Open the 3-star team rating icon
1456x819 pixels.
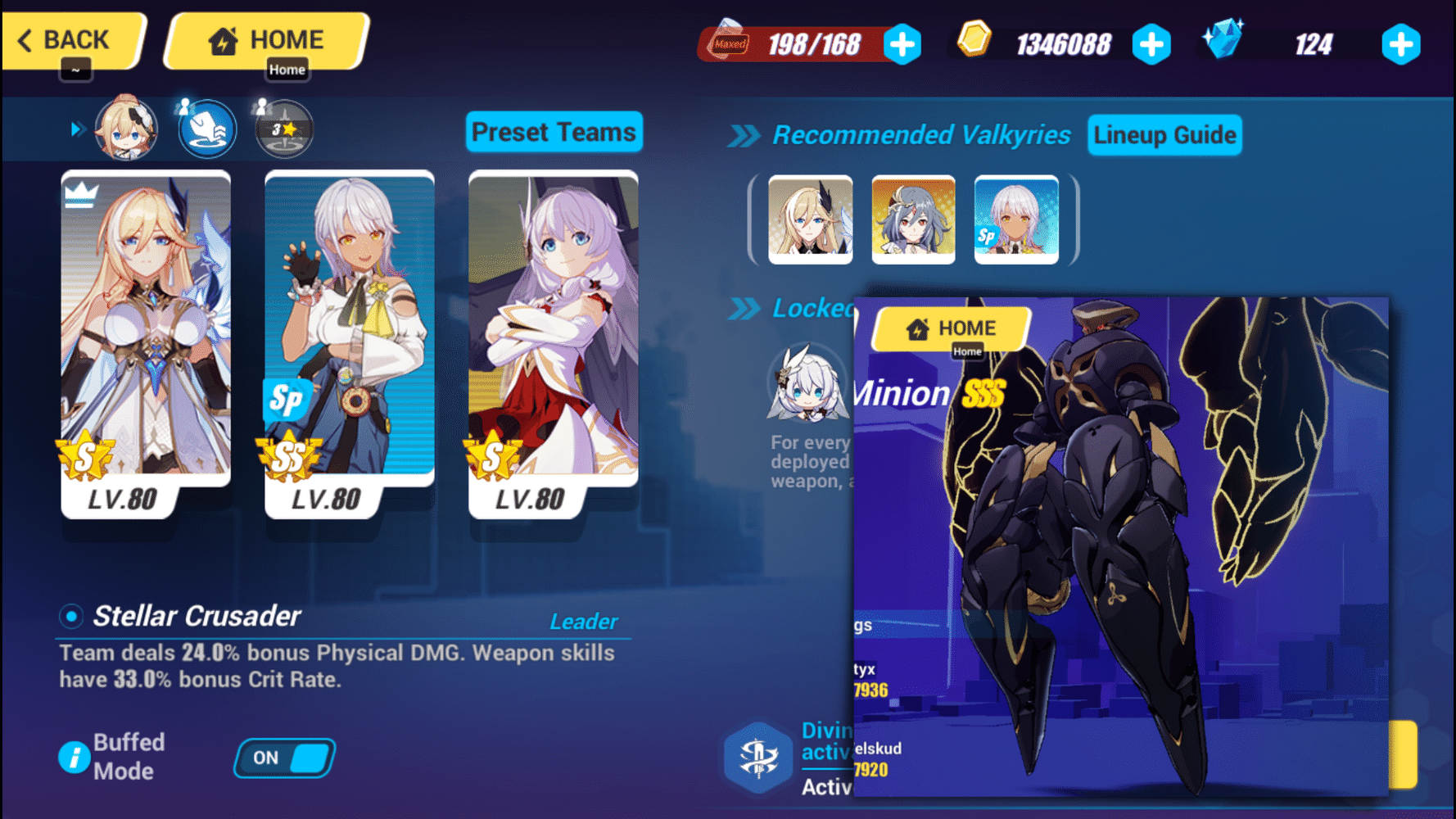pos(282,129)
